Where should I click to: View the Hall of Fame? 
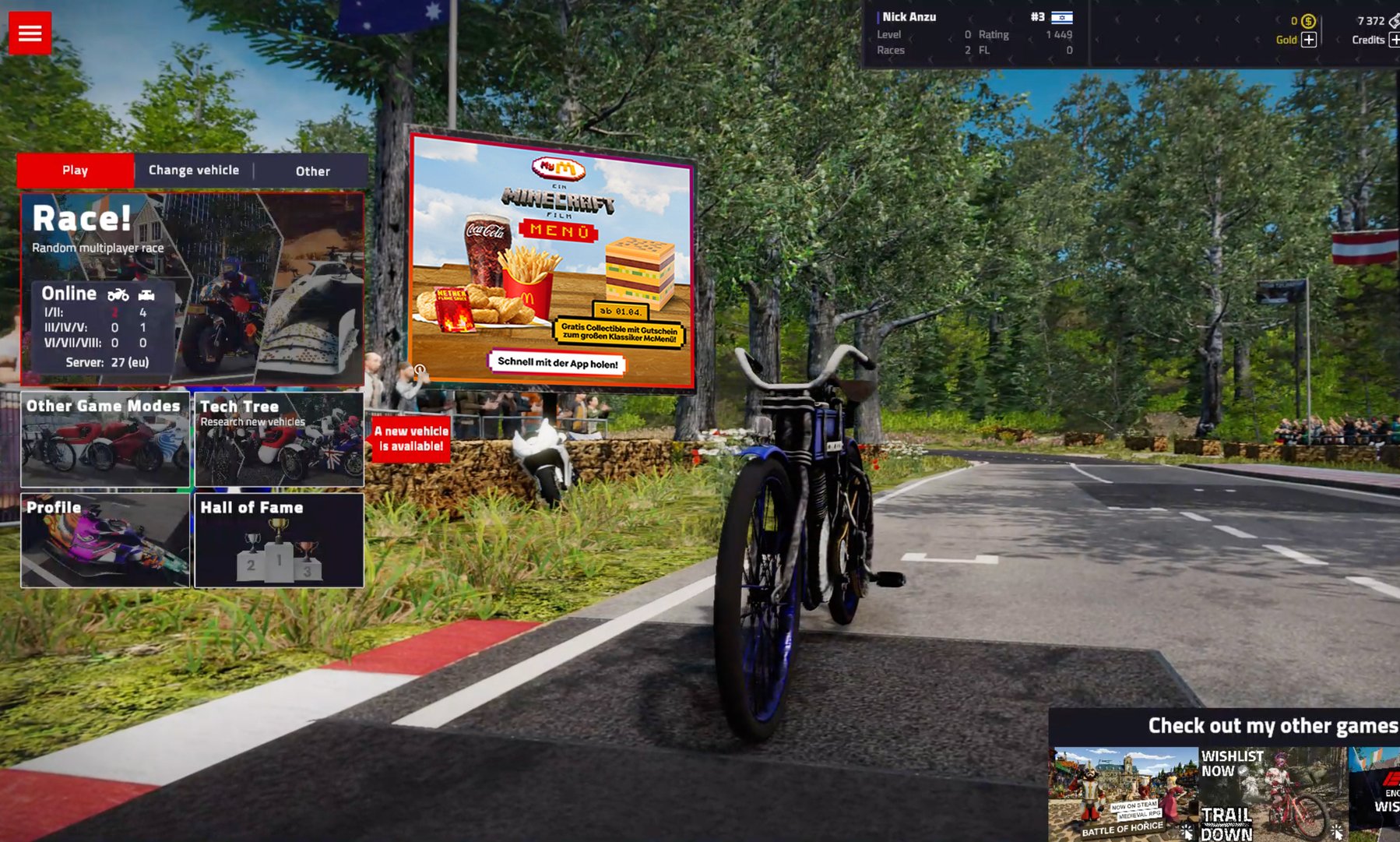click(278, 540)
